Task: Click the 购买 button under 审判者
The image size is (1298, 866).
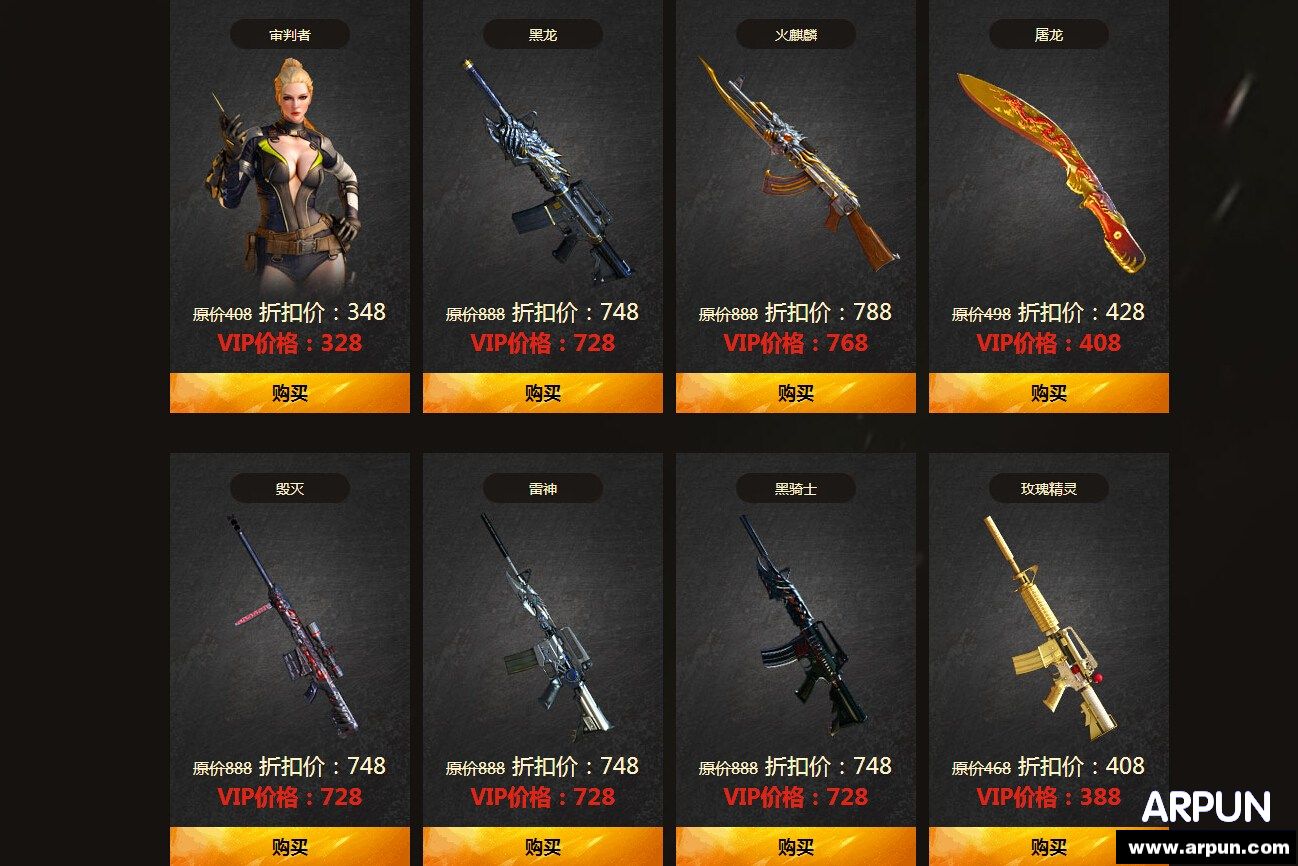Action: [x=290, y=393]
